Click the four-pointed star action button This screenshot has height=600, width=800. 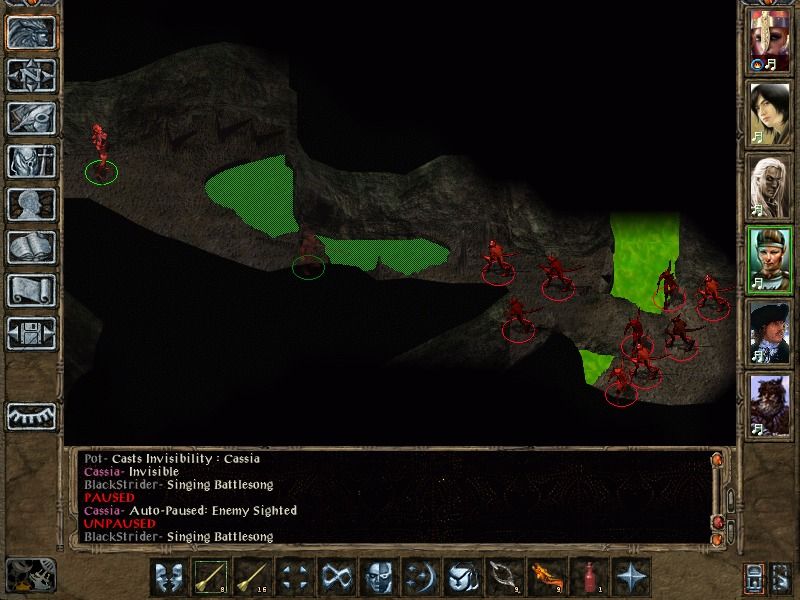point(631,577)
